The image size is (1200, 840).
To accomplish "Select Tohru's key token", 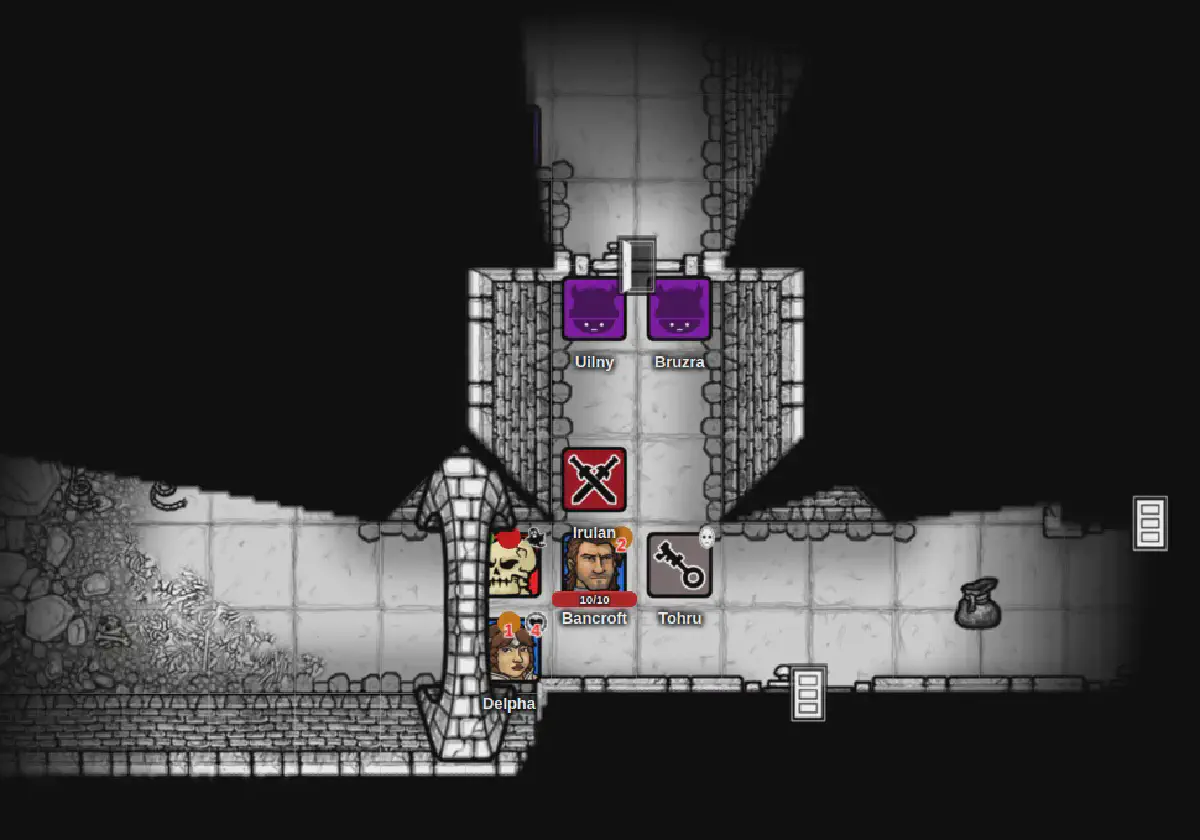I will point(680,565).
